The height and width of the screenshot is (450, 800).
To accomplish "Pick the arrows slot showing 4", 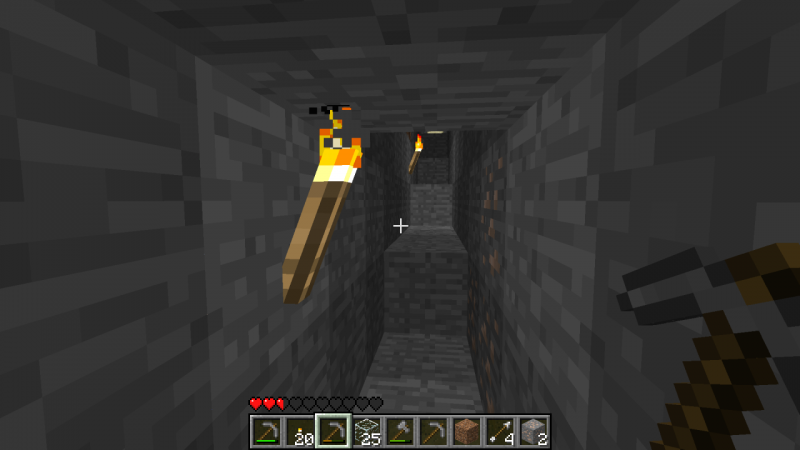I will (499, 431).
